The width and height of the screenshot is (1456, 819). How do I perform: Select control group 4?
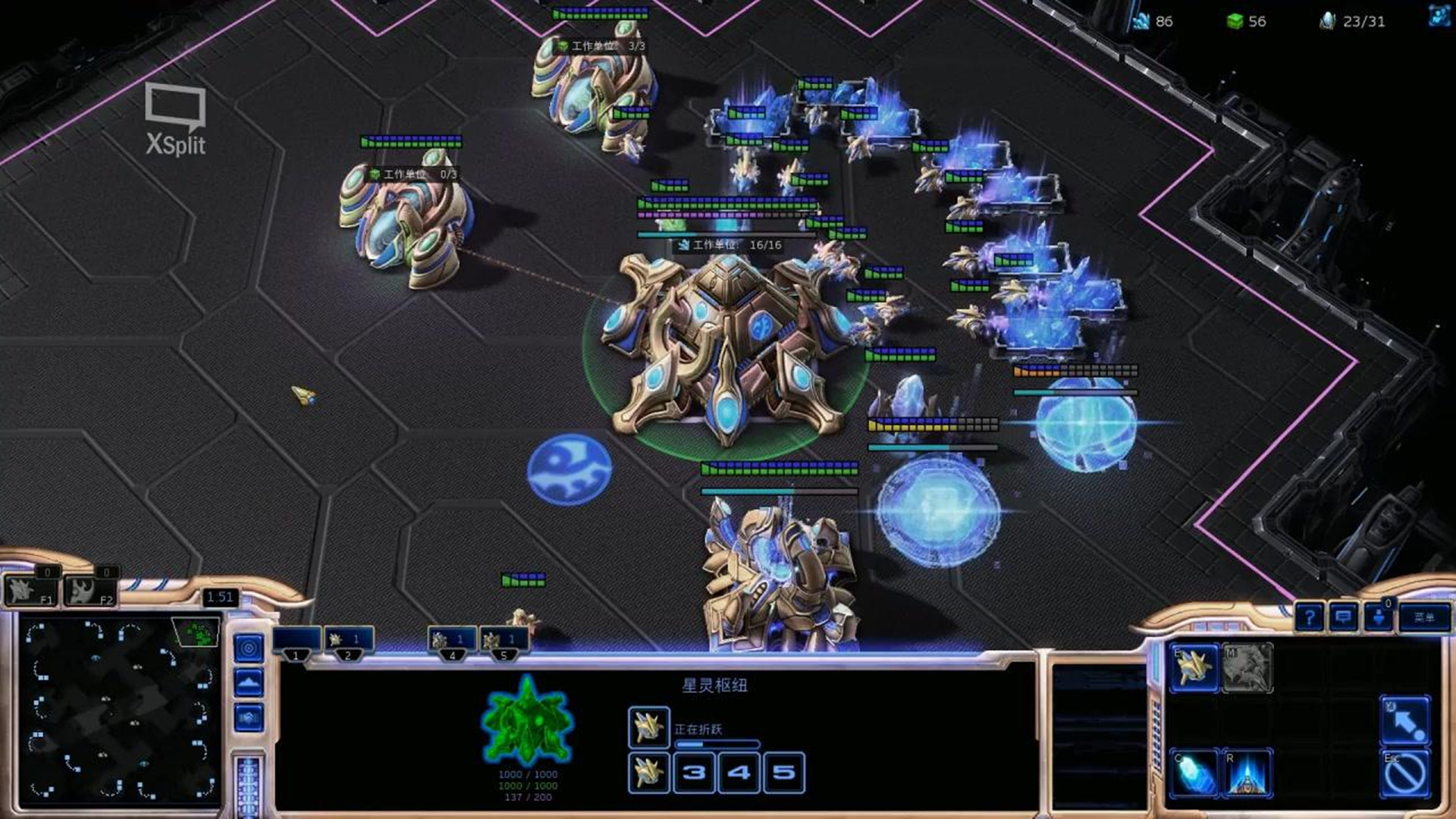[452, 642]
